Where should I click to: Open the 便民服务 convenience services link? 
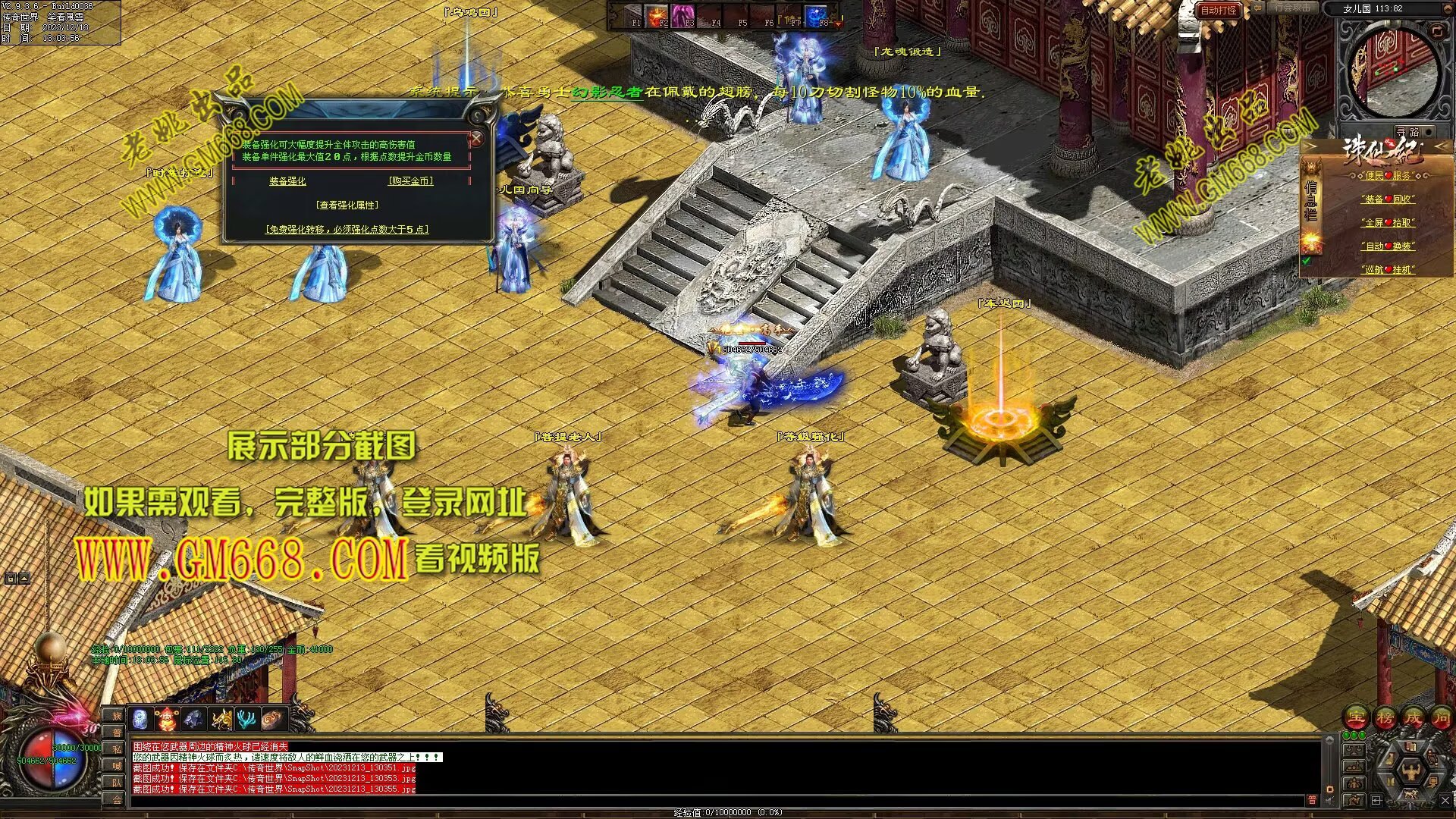click(x=1388, y=175)
